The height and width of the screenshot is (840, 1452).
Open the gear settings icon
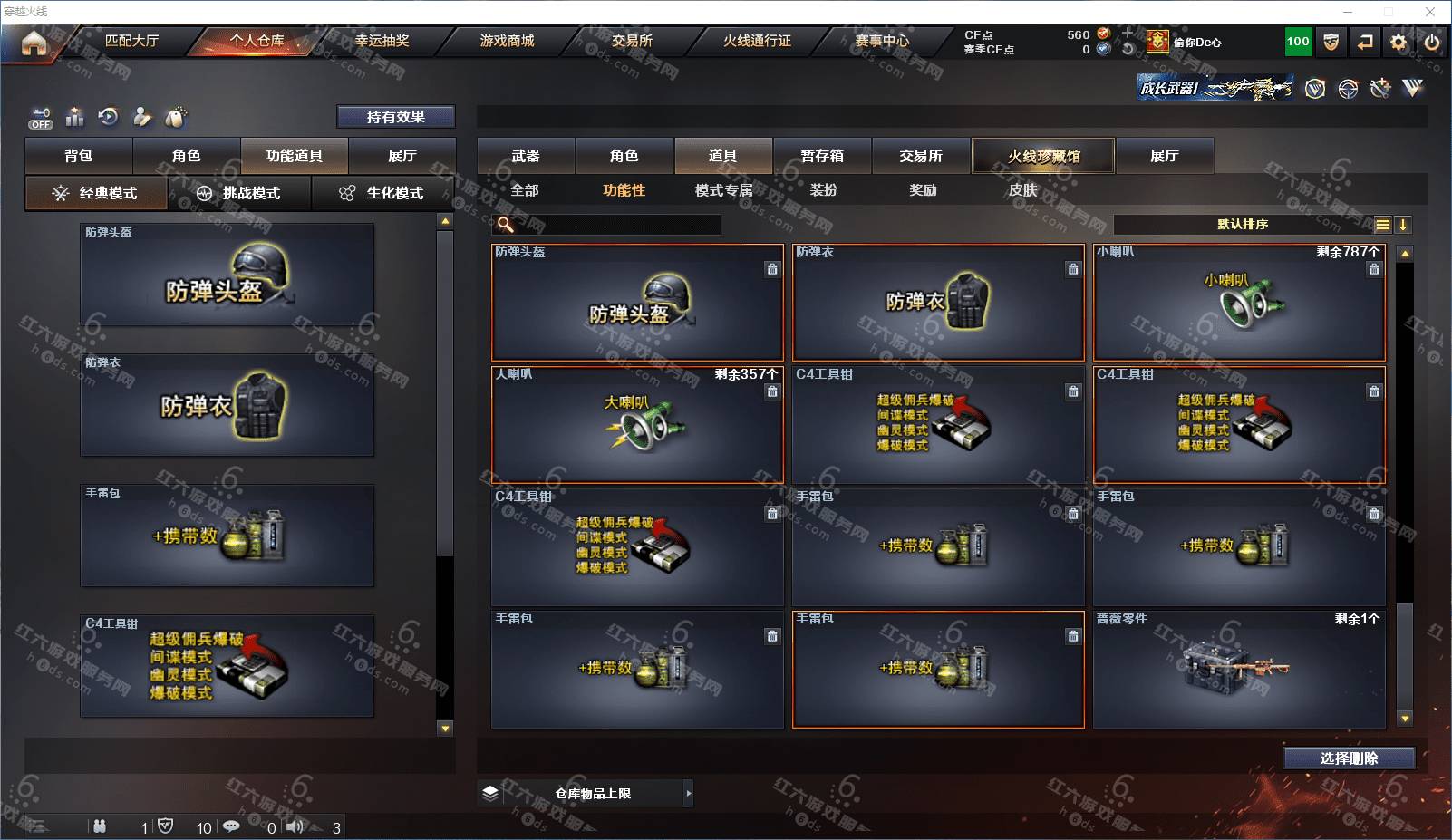[1399, 42]
